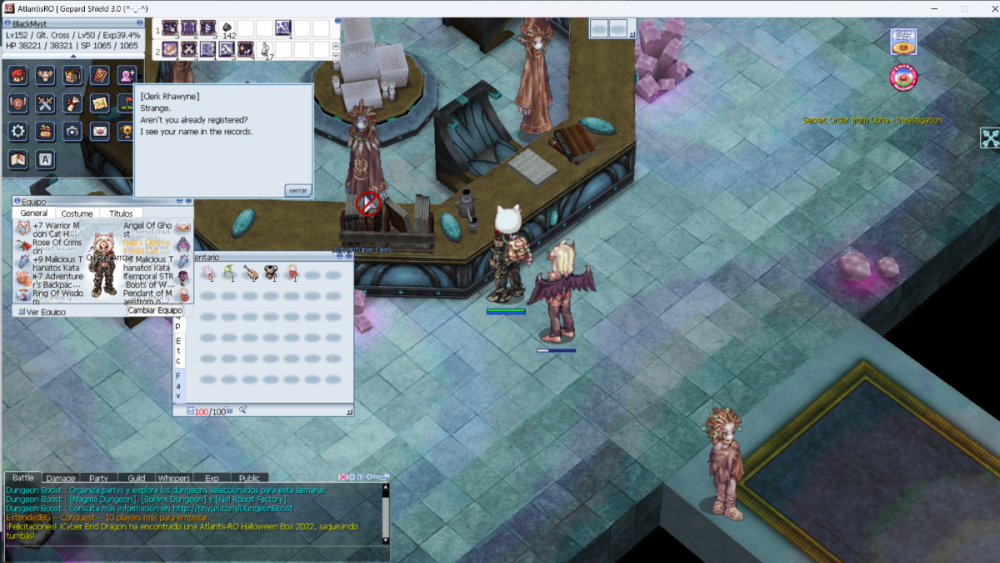Open the crossed swords menu icon

45,103
